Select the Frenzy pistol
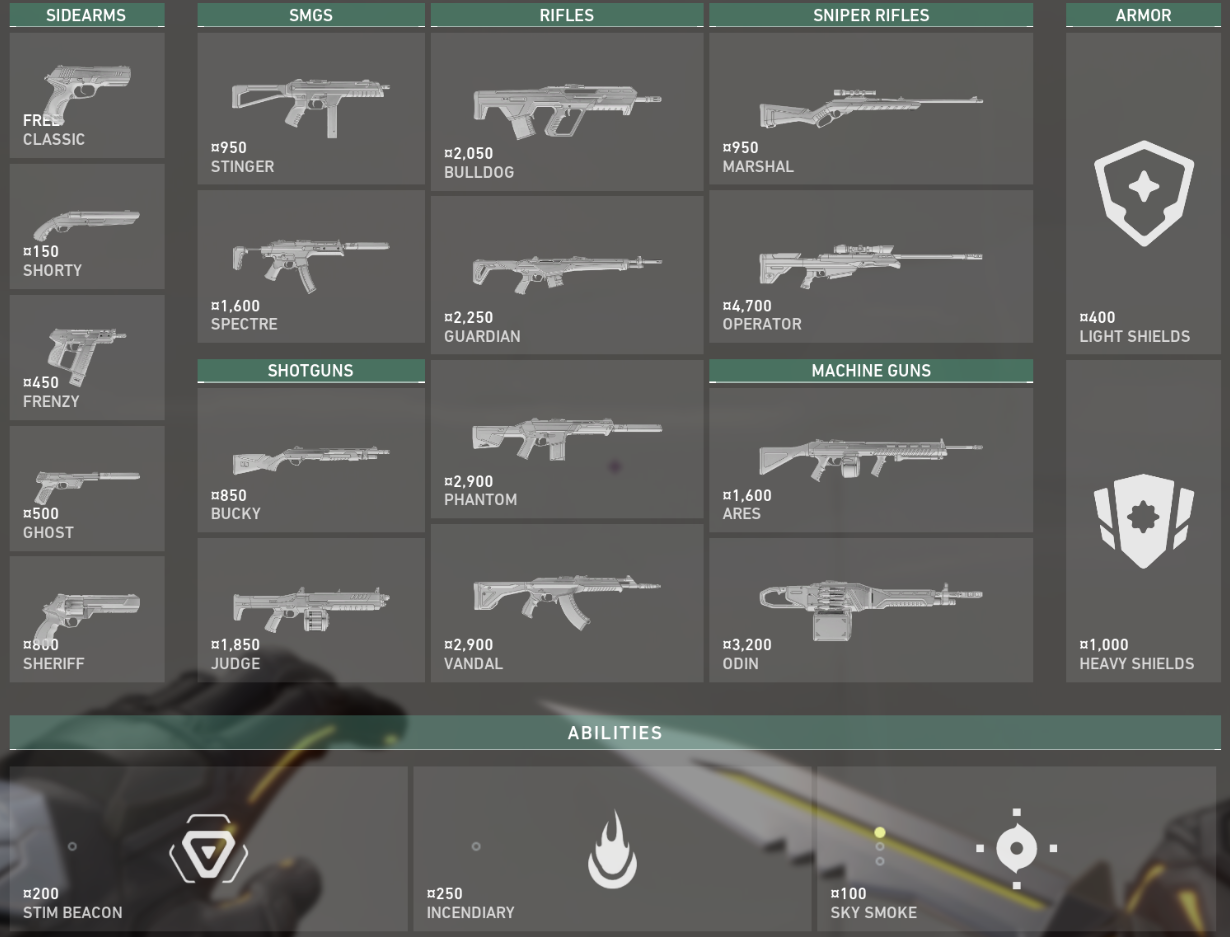This screenshot has height=937, width=1230. (87, 358)
